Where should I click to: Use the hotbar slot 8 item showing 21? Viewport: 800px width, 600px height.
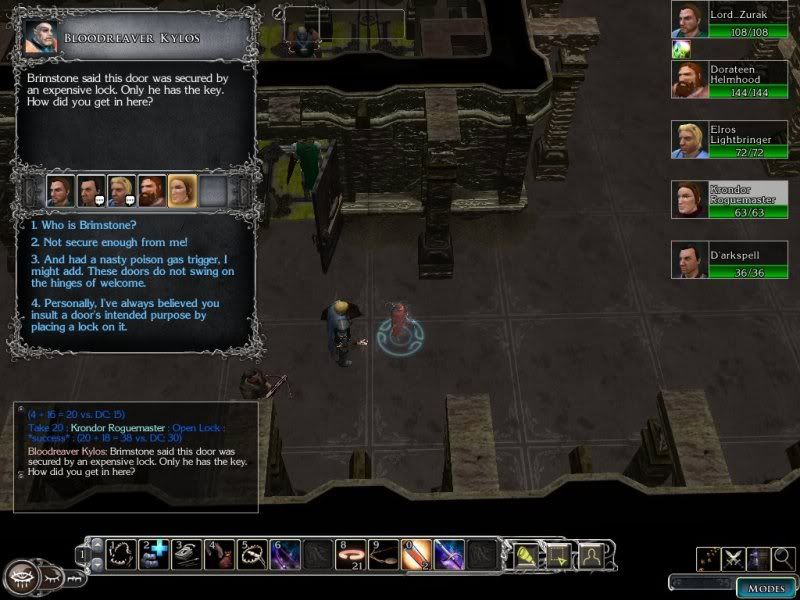[349, 553]
